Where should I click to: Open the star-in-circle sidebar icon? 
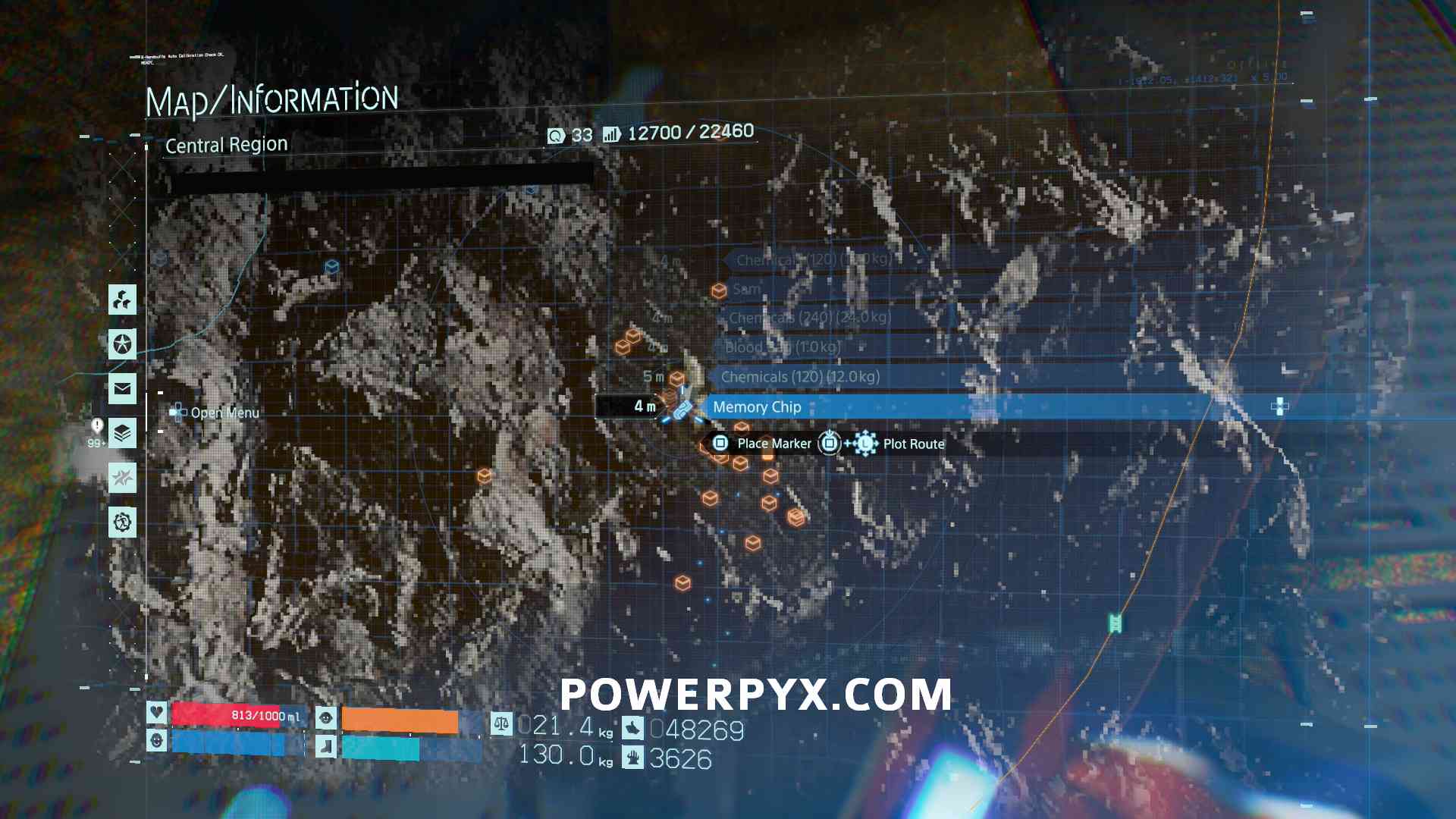(122, 344)
